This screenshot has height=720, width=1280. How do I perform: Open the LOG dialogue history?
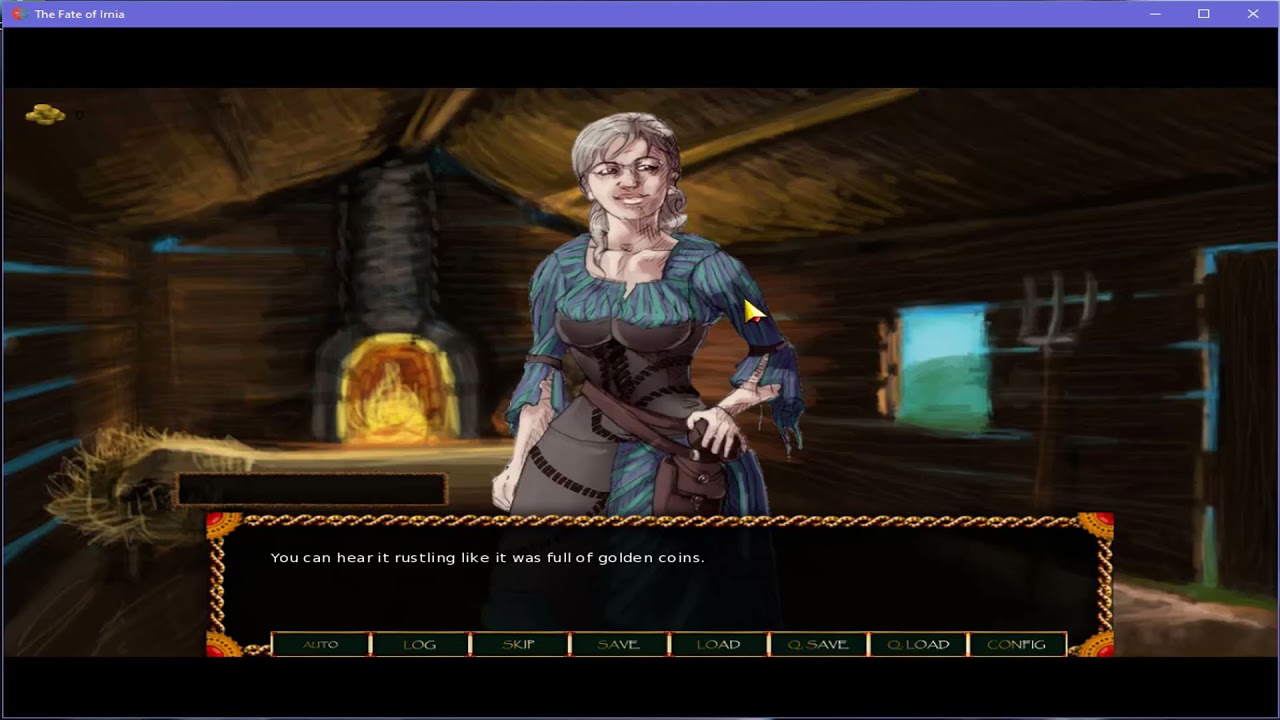tap(419, 644)
